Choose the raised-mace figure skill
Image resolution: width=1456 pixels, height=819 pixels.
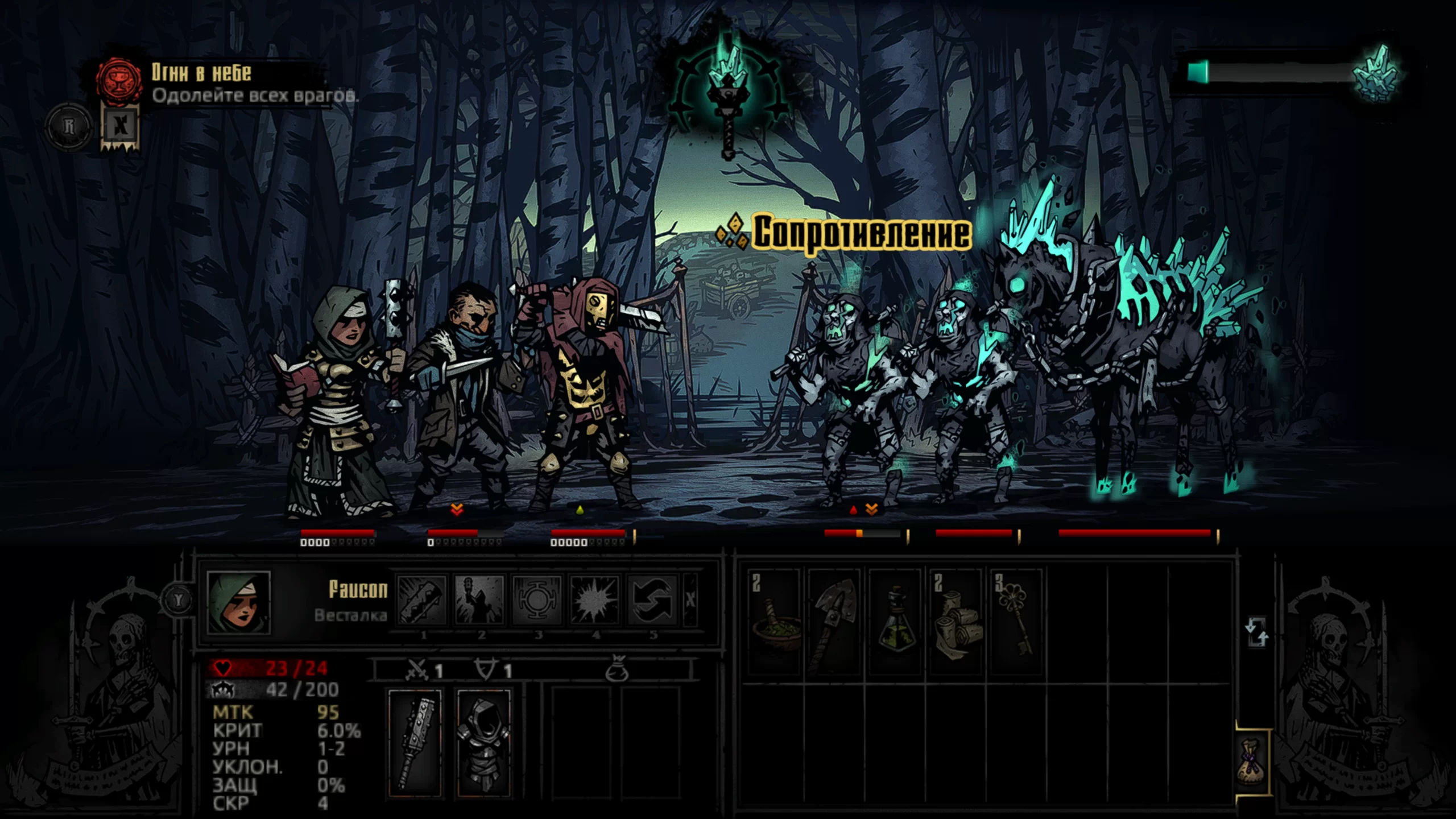pos(479,599)
